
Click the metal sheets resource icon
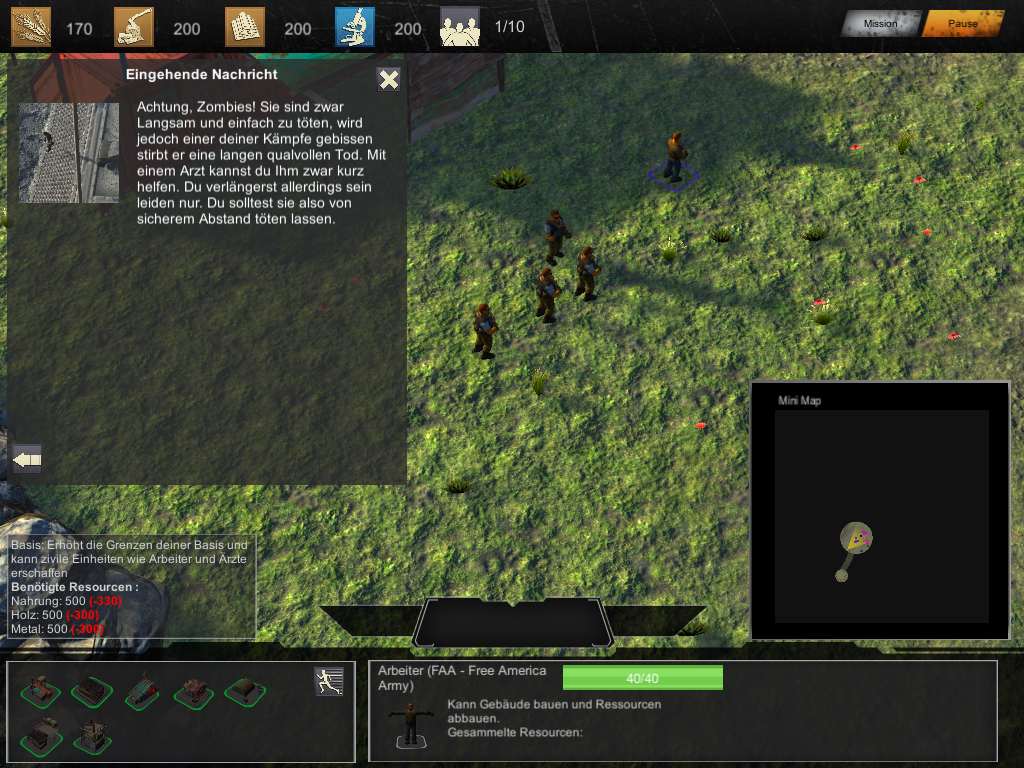point(245,27)
